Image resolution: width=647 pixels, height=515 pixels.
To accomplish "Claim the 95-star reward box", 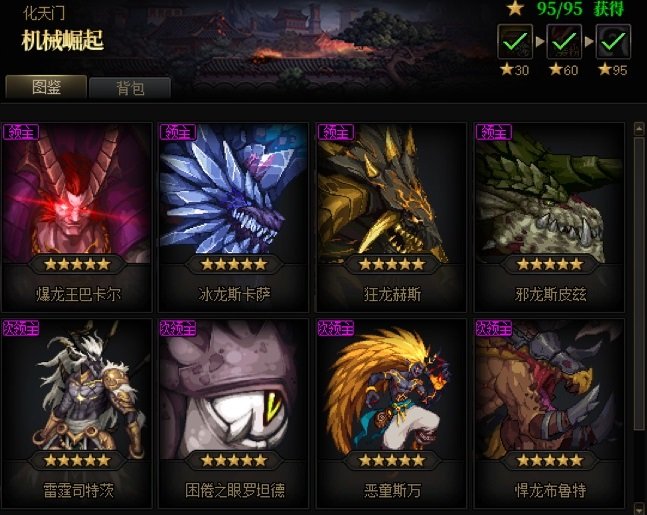I will tap(612, 42).
